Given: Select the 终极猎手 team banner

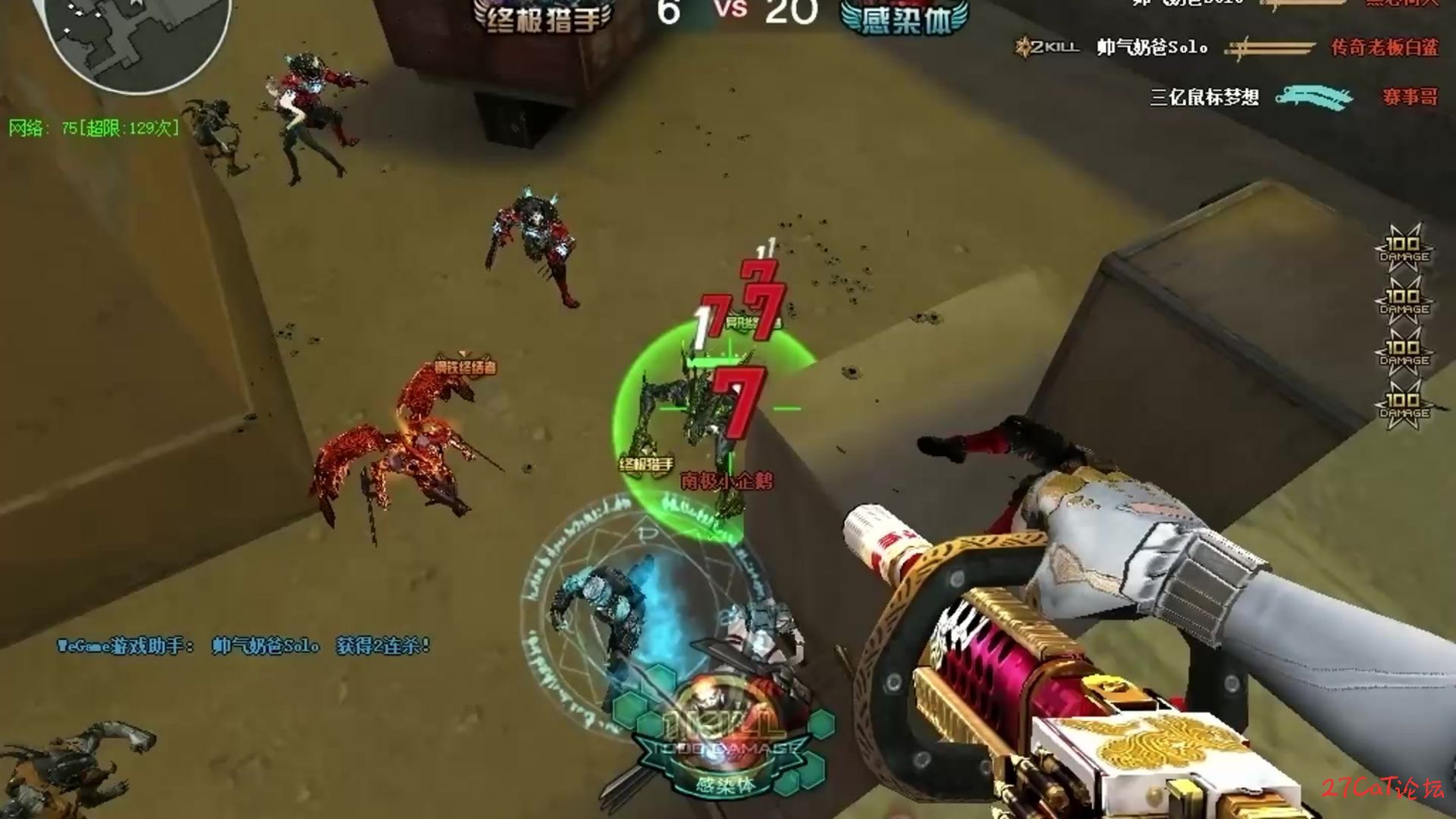Looking at the screenshot, I should click(543, 18).
